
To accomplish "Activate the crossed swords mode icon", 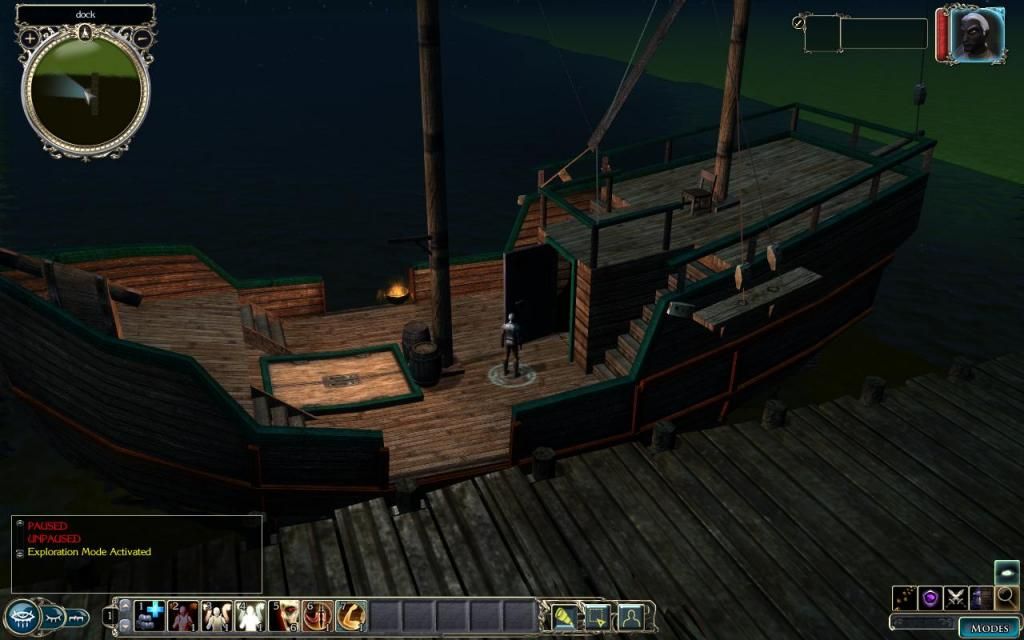I will pyautogui.click(x=956, y=598).
